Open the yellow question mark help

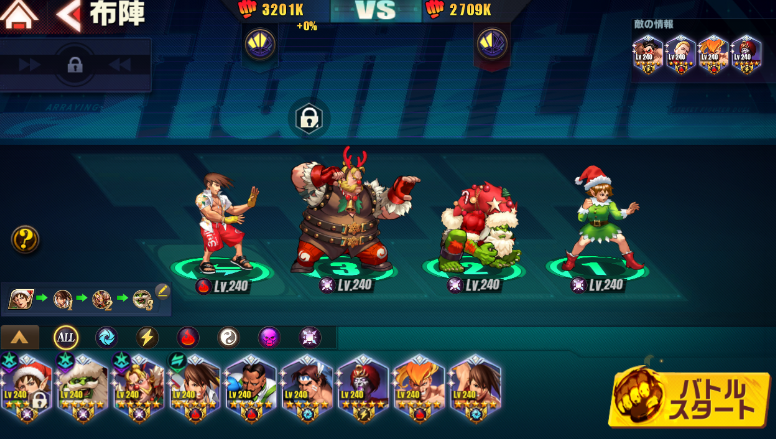click(x=25, y=239)
